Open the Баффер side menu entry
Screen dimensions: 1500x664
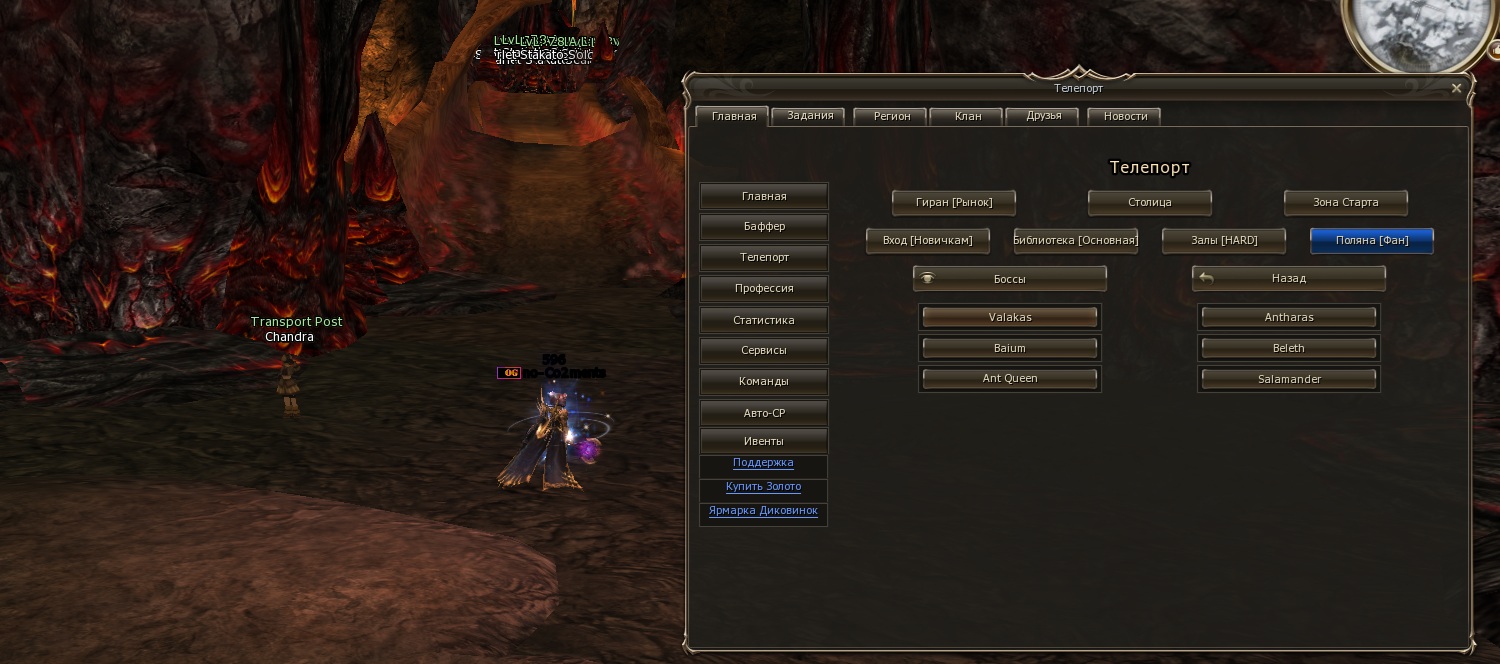(x=764, y=227)
